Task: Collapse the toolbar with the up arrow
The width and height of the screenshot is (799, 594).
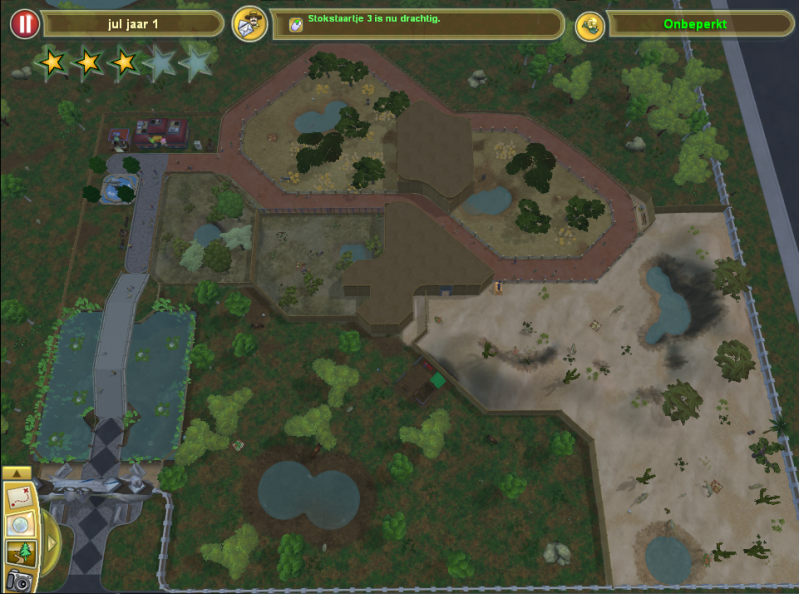Action: point(15,473)
